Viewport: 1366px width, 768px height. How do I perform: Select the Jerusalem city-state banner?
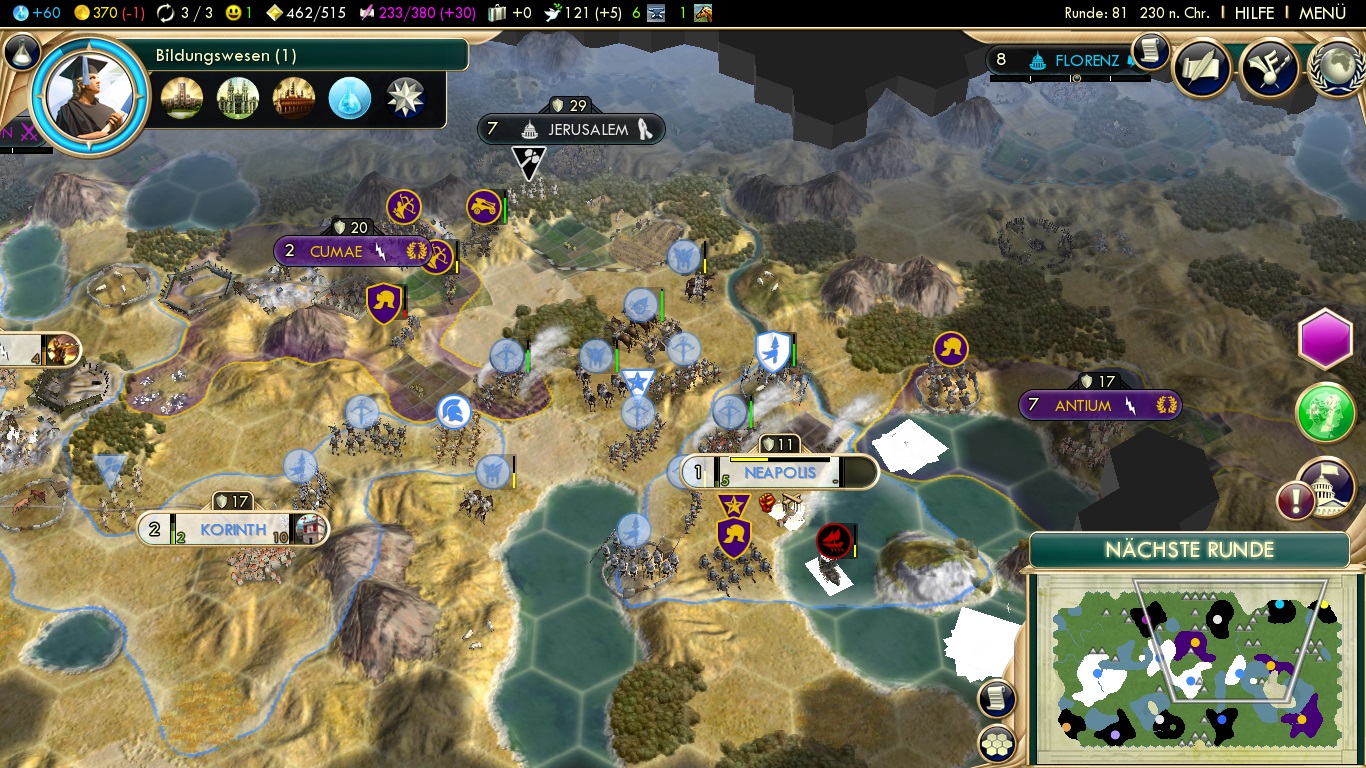[x=587, y=130]
